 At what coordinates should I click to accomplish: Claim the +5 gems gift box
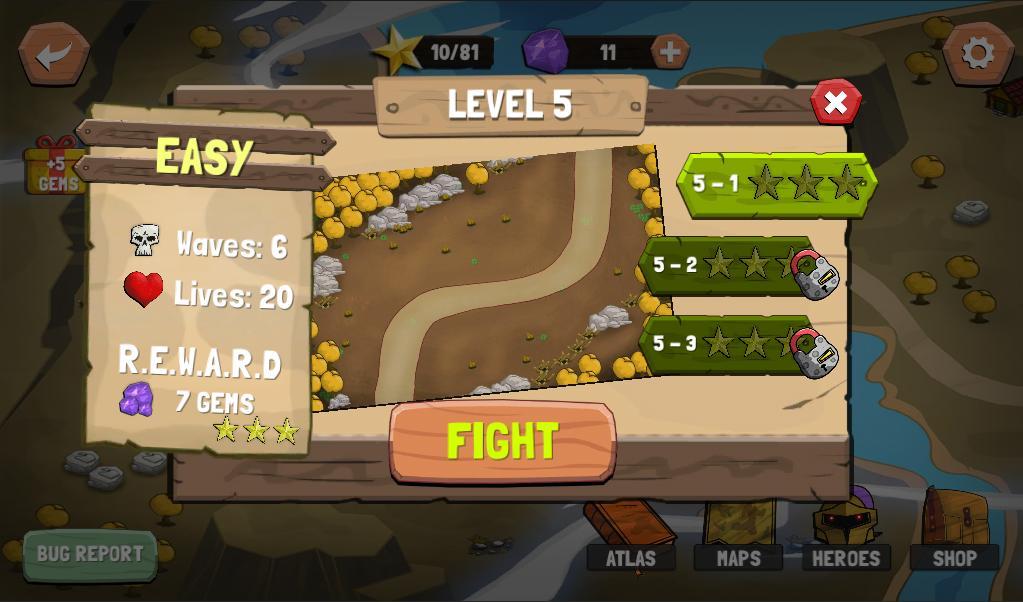[x=52, y=168]
